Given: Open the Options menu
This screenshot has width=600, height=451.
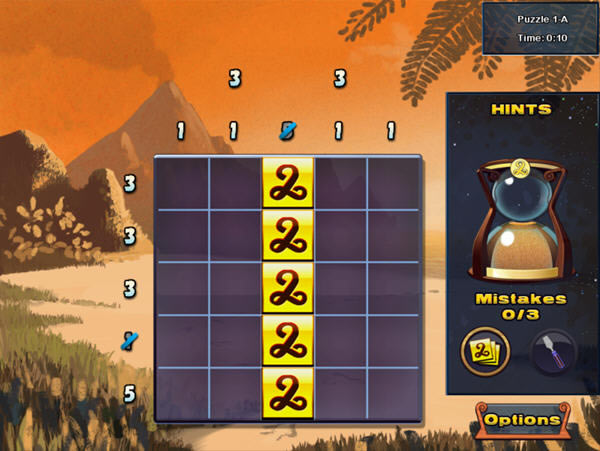Looking at the screenshot, I should pos(522,421).
